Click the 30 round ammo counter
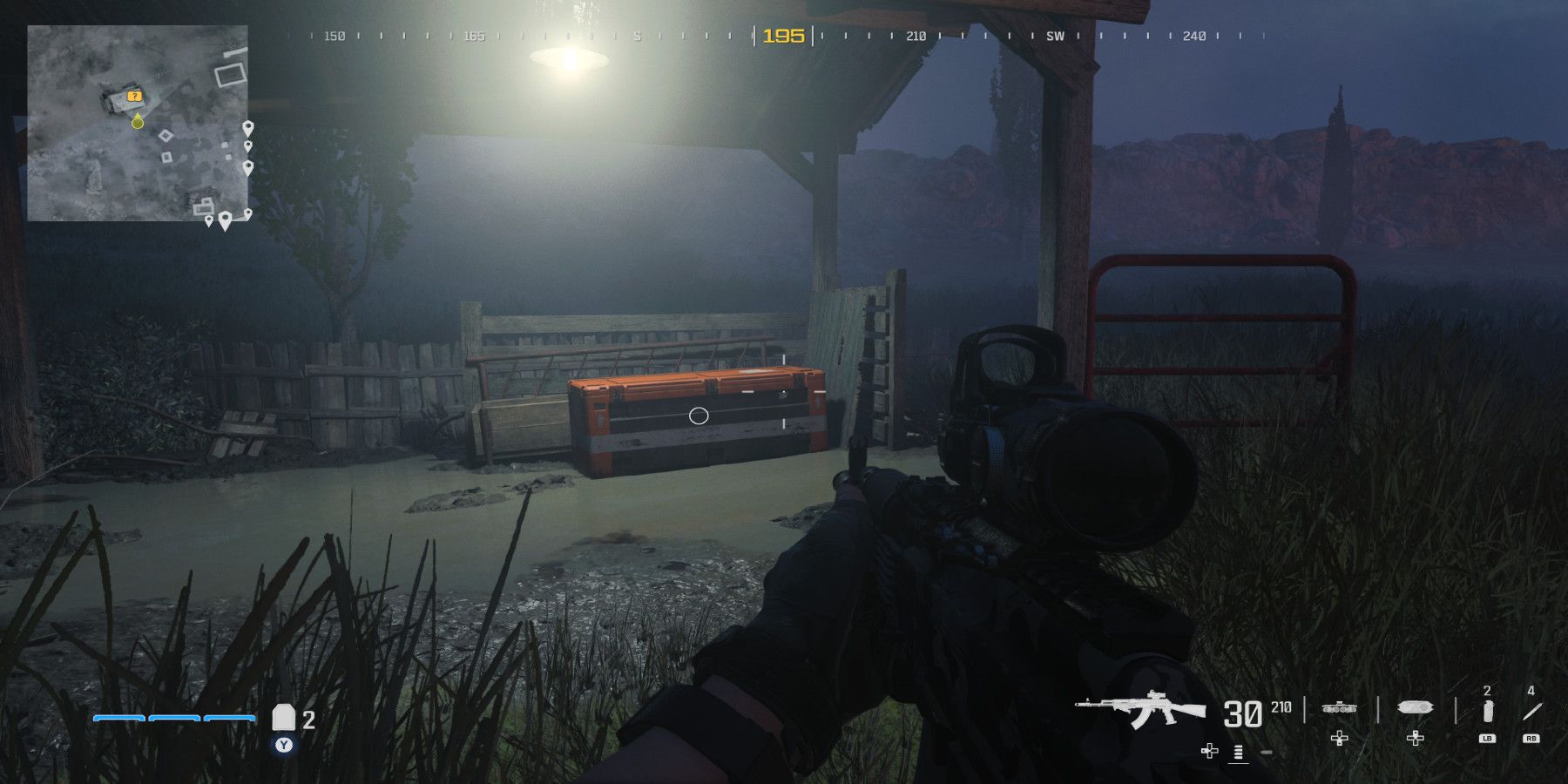The image size is (1568, 784). click(x=1244, y=713)
